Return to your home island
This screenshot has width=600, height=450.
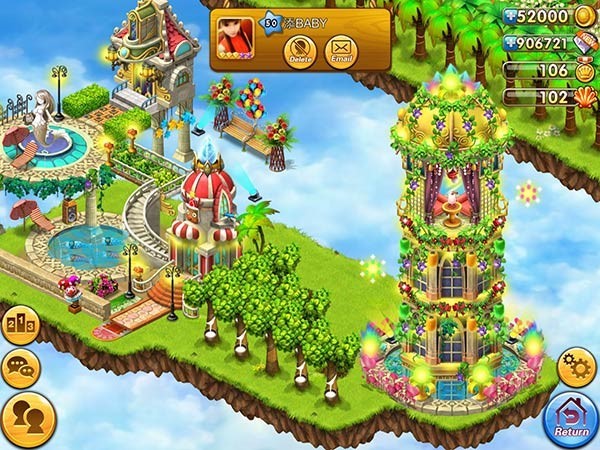[x=571, y=418]
